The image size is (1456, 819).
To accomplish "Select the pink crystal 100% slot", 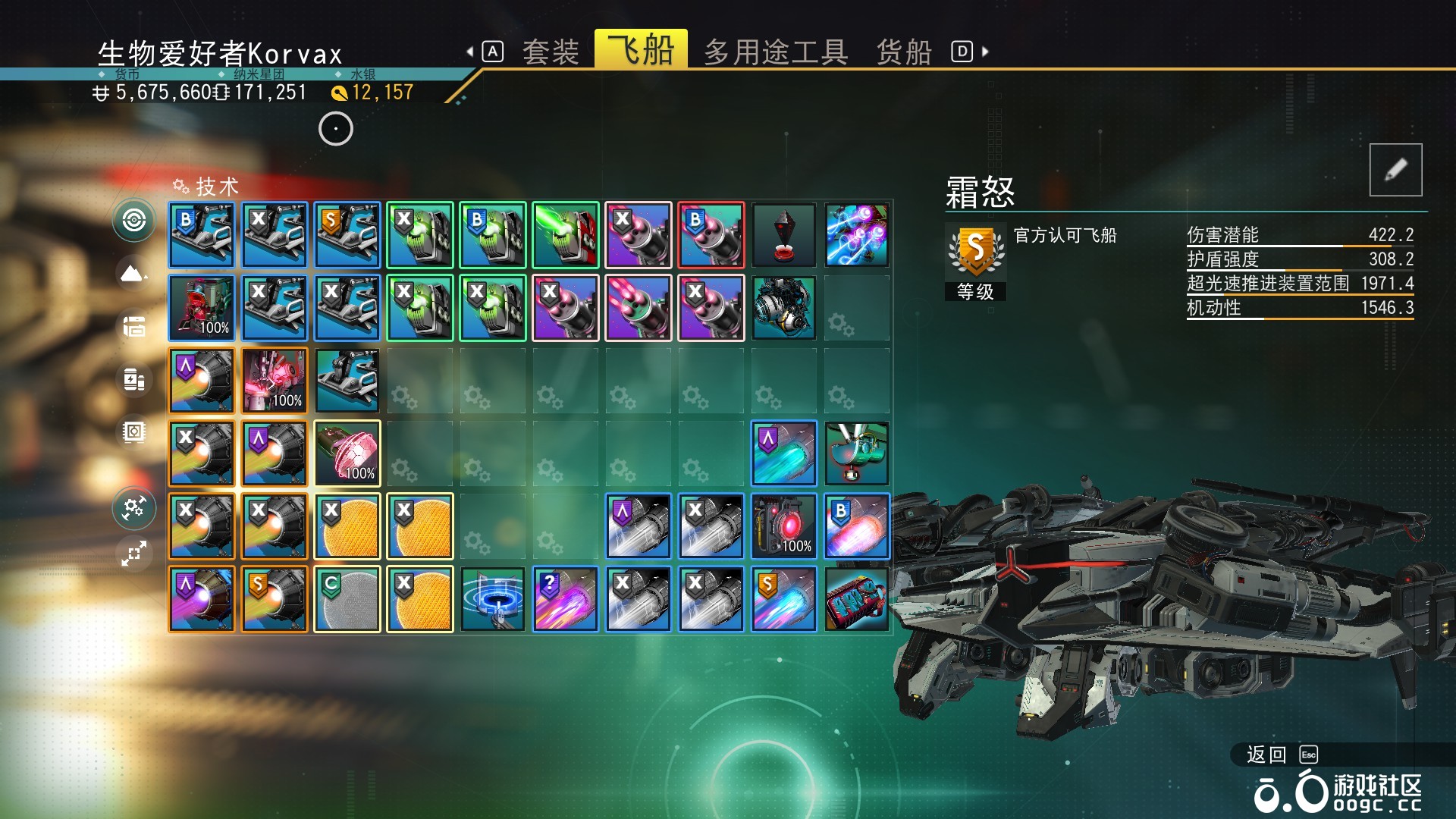I will [347, 453].
